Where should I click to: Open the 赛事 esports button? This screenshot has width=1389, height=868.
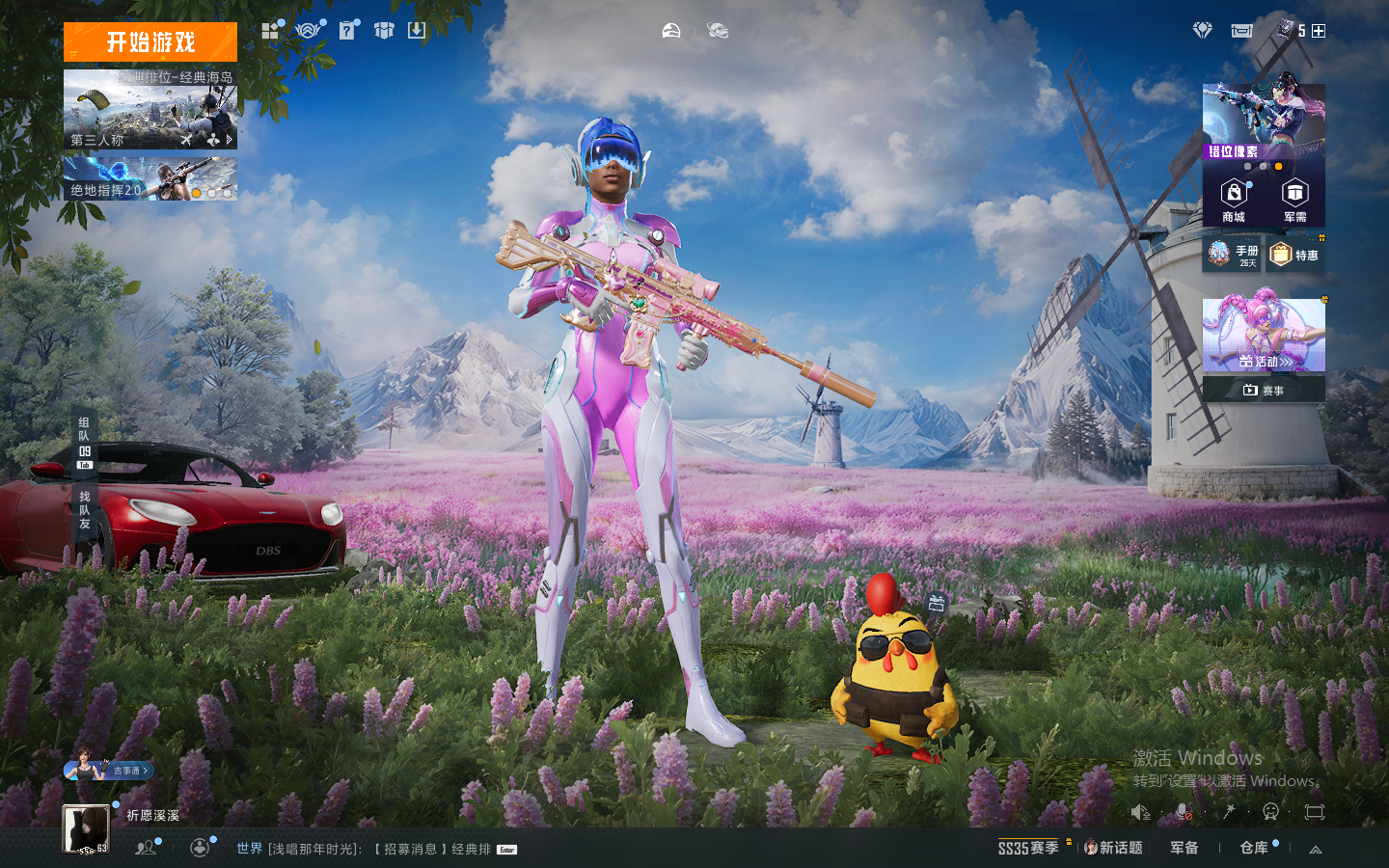1264,390
